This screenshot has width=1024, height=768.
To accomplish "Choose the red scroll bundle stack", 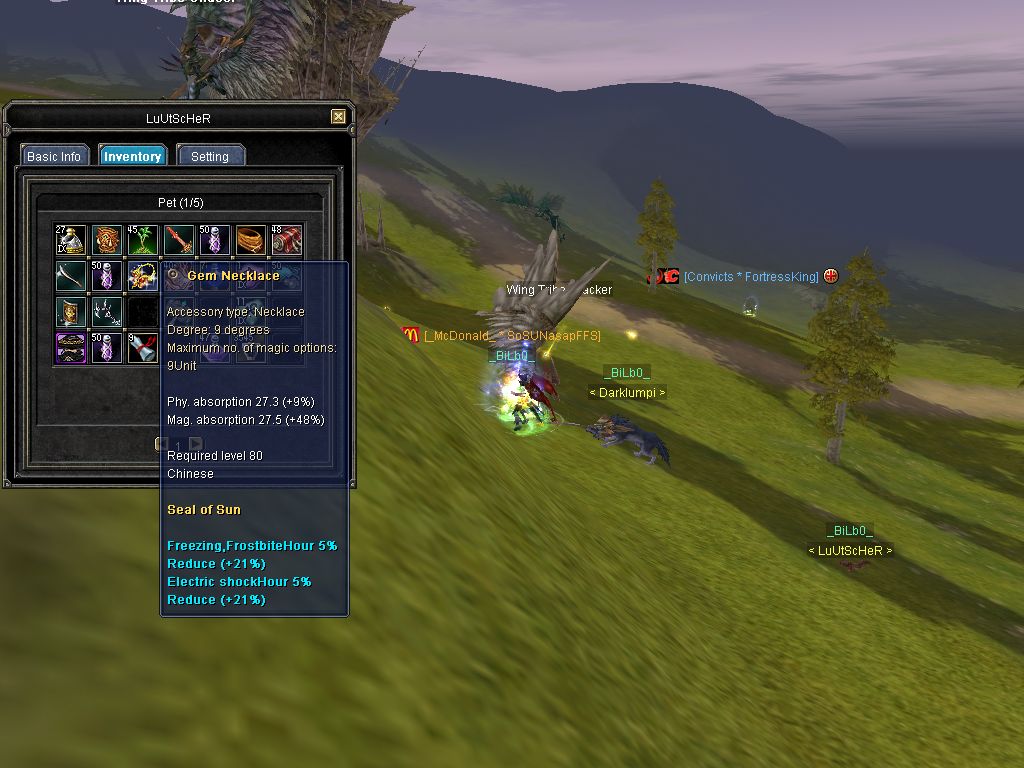I will 287,241.
